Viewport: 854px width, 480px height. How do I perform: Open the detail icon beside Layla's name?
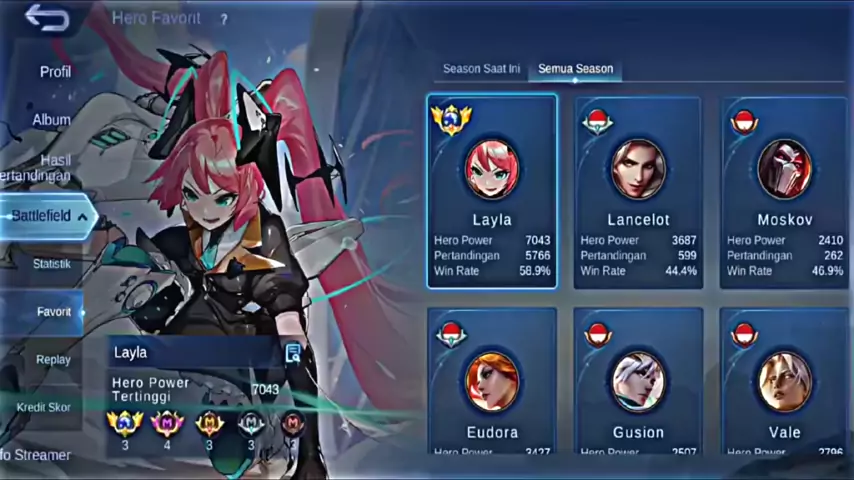point(293,352)
